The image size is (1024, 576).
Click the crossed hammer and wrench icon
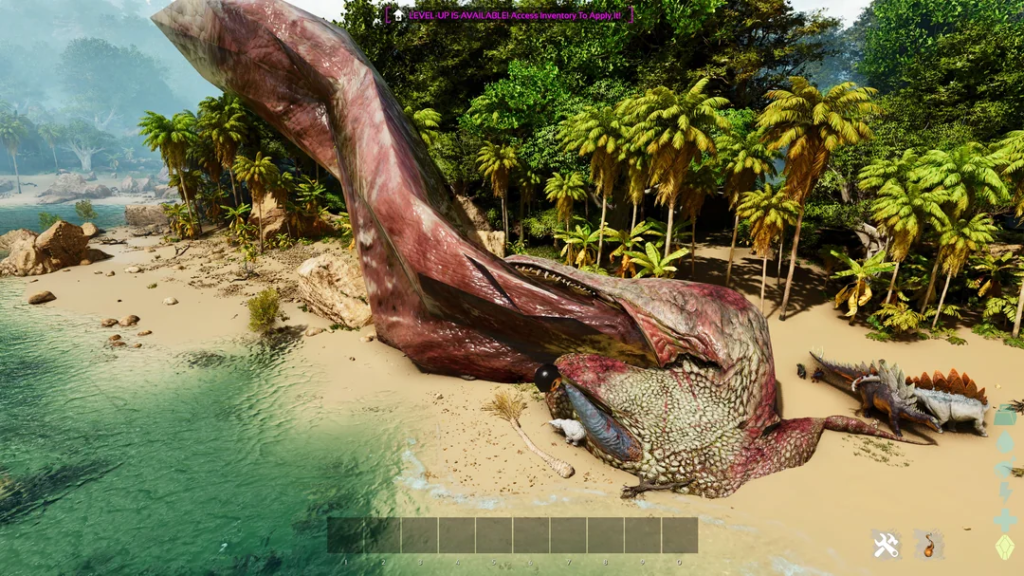coord(885,545)
